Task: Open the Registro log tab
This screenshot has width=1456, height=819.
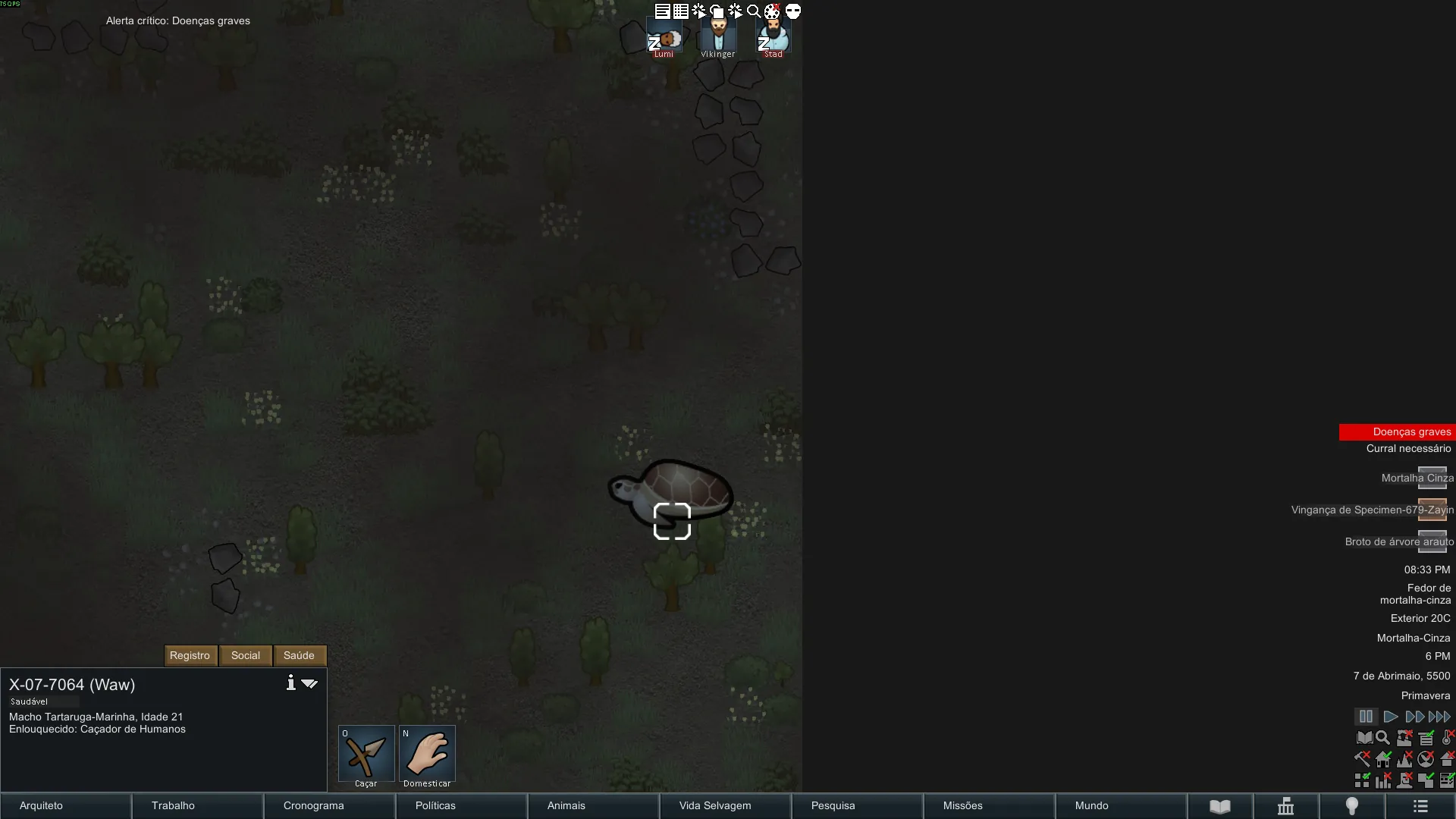Action: [190, 655]
